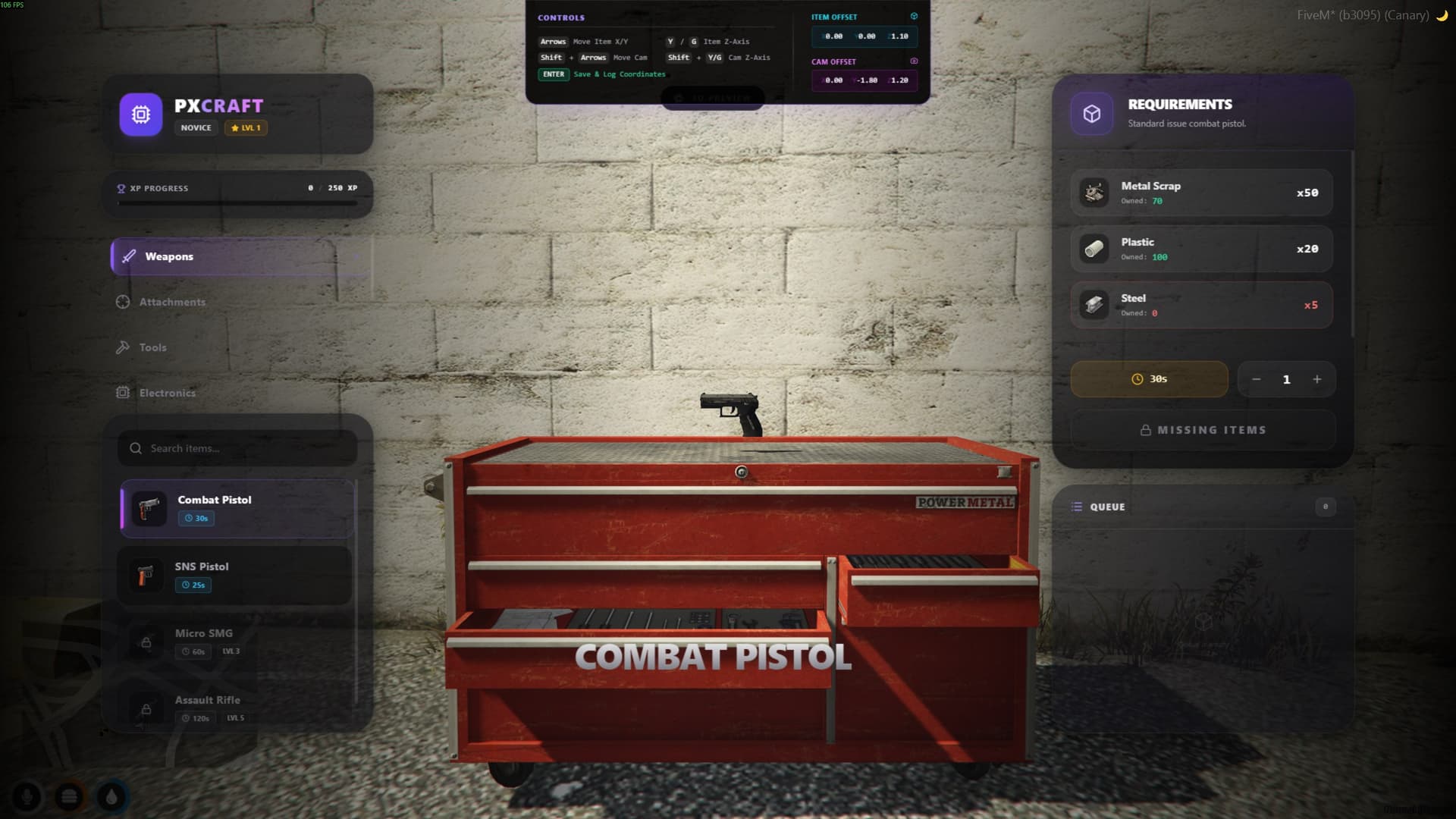Screen dimensions: 1456x819
Task: Click the Queue list icon
Action: (1077, 507)
